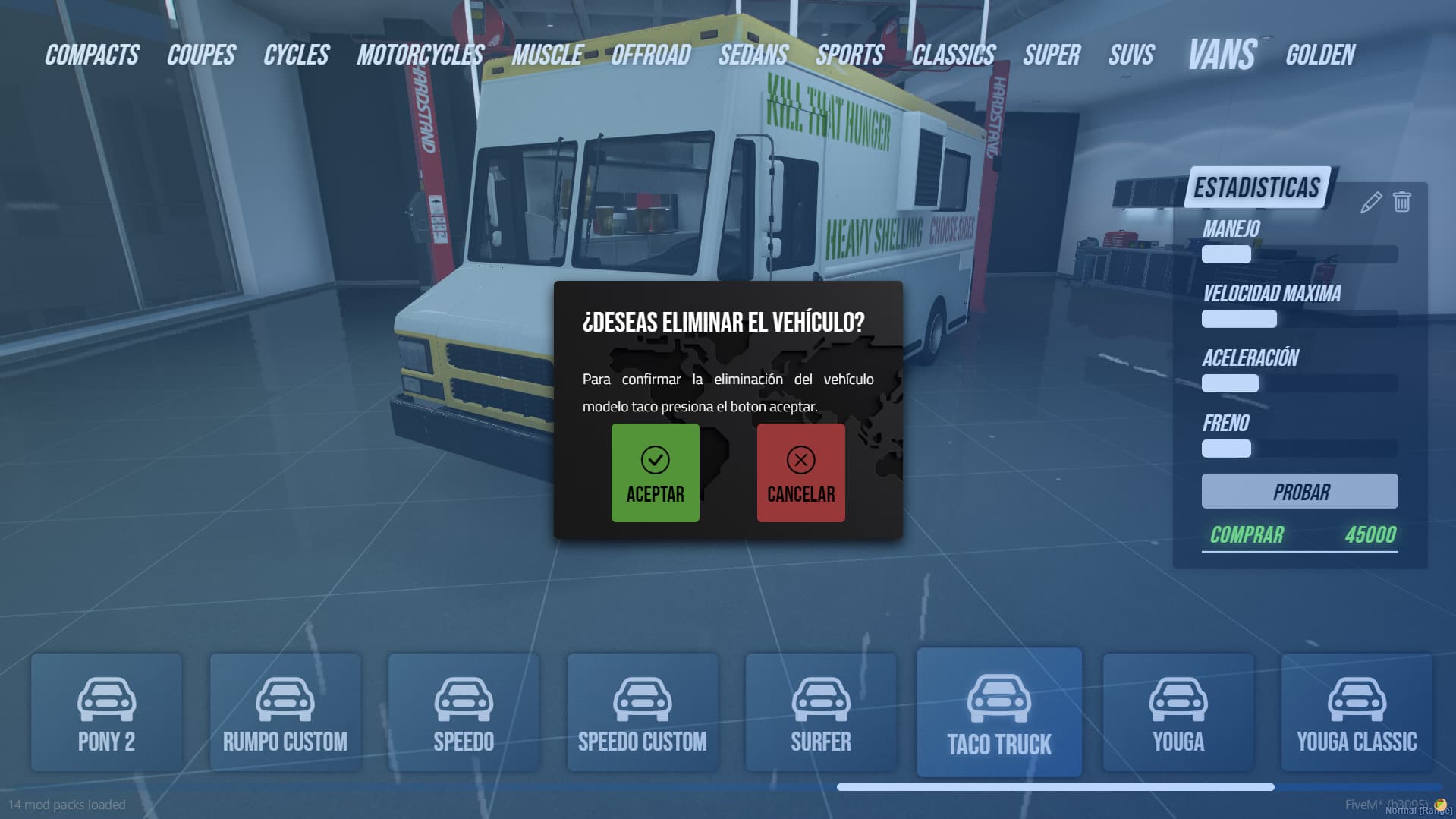Open the GOLDEN category tab
The width and height of the screenshot is (1456, 819).
pos(1320,54)
